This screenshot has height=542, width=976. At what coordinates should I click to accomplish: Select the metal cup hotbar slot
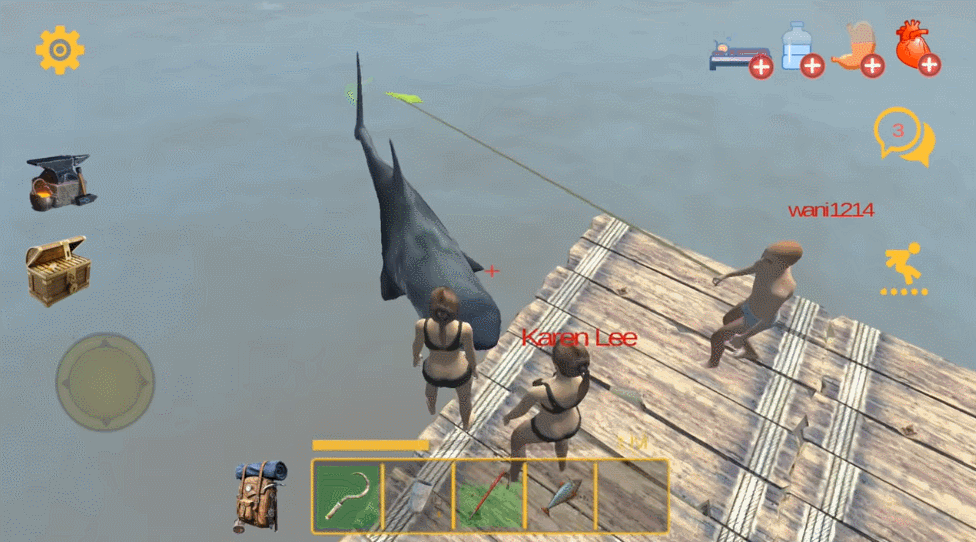[x=418, y=495]
